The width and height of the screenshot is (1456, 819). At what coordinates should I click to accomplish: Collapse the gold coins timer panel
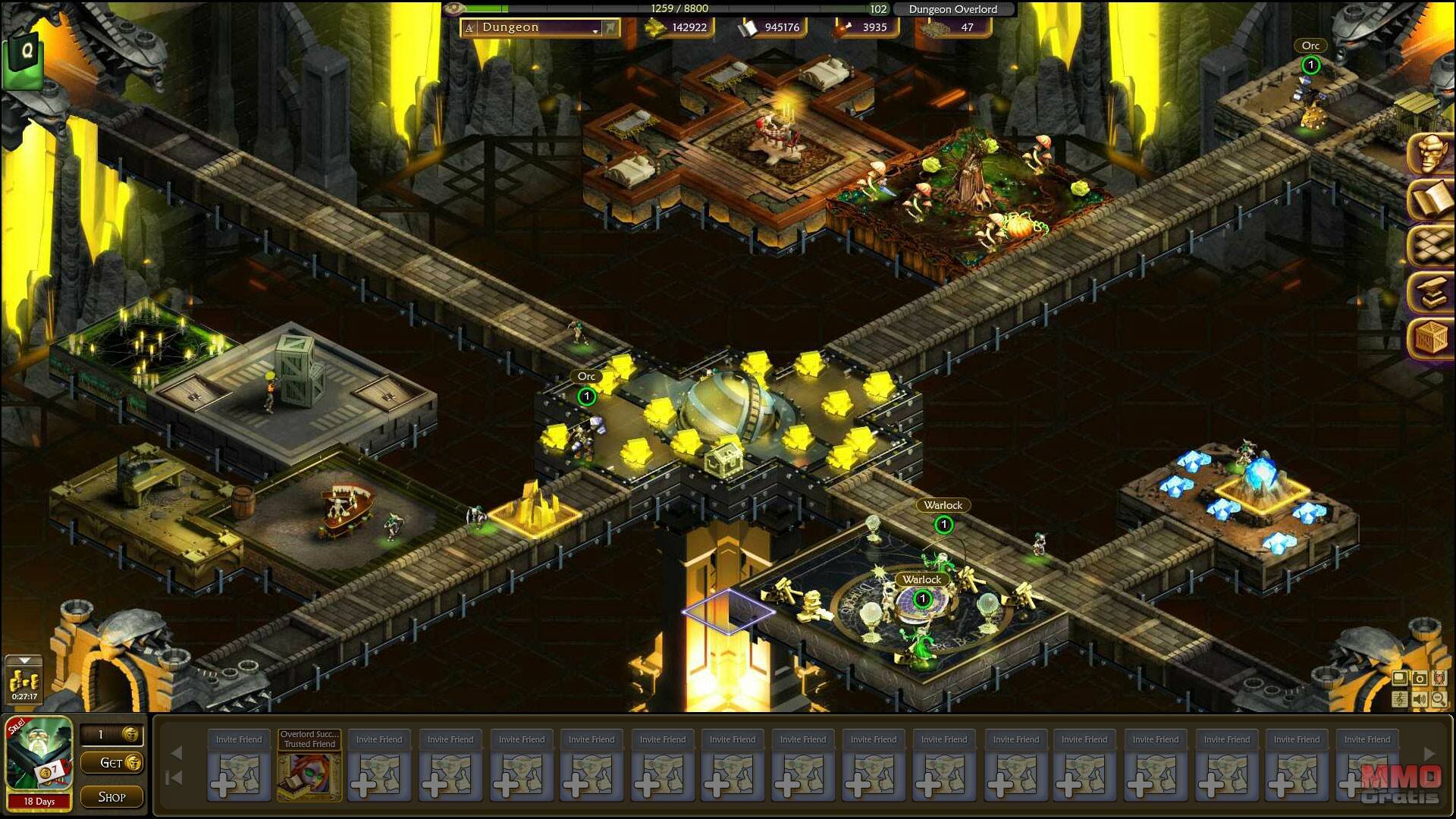coord(24,661)
